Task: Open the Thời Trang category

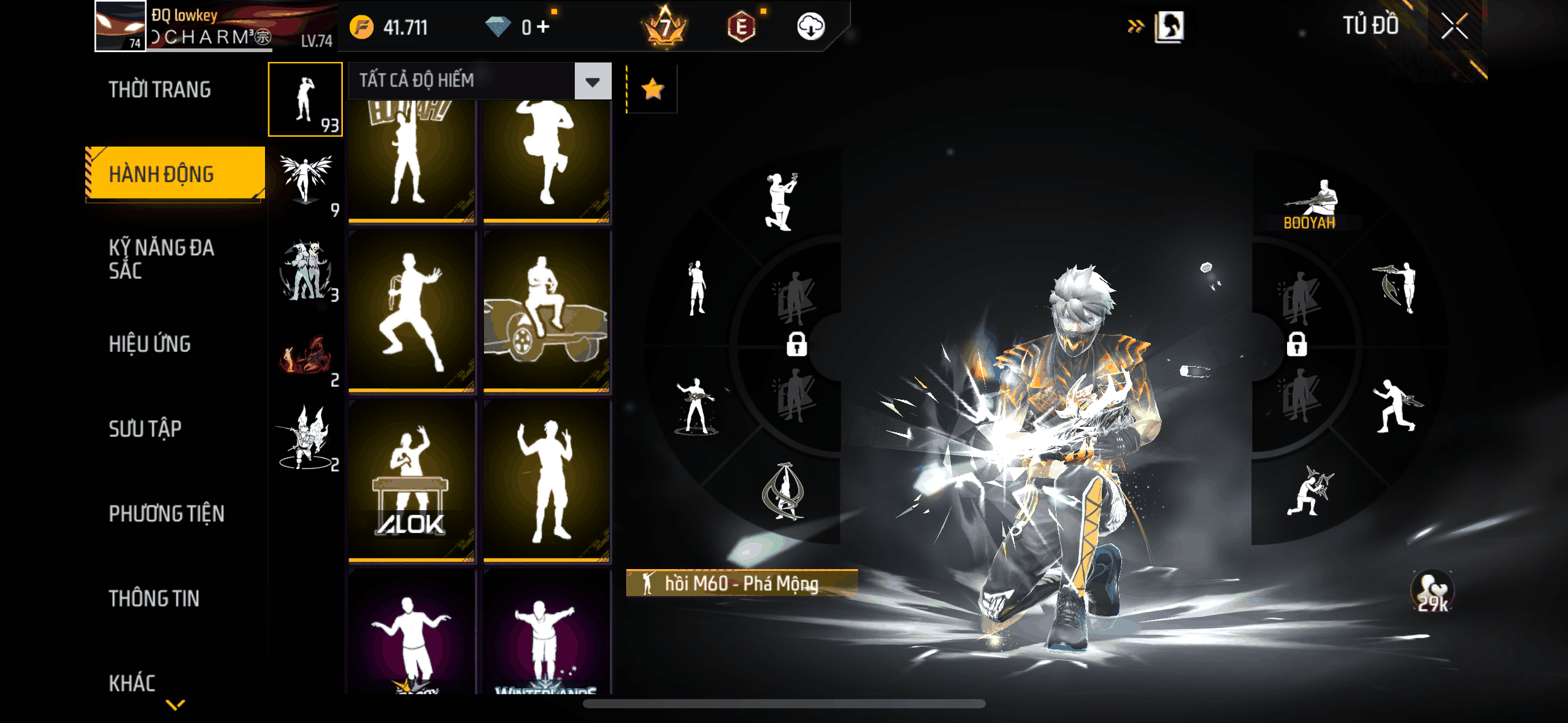Action: click(159, 90)
